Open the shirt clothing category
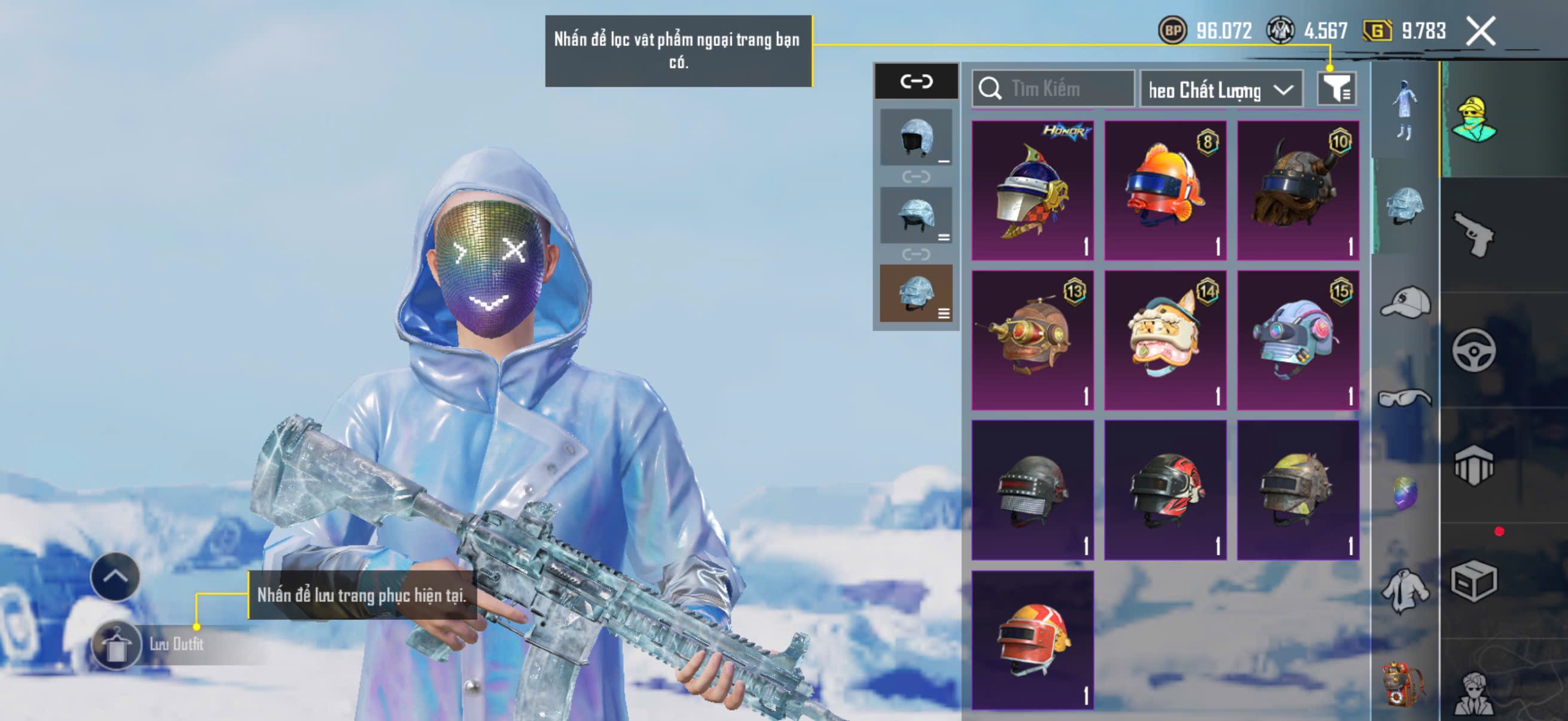This screenshot has width=1568, height=721. point(1405,590)
